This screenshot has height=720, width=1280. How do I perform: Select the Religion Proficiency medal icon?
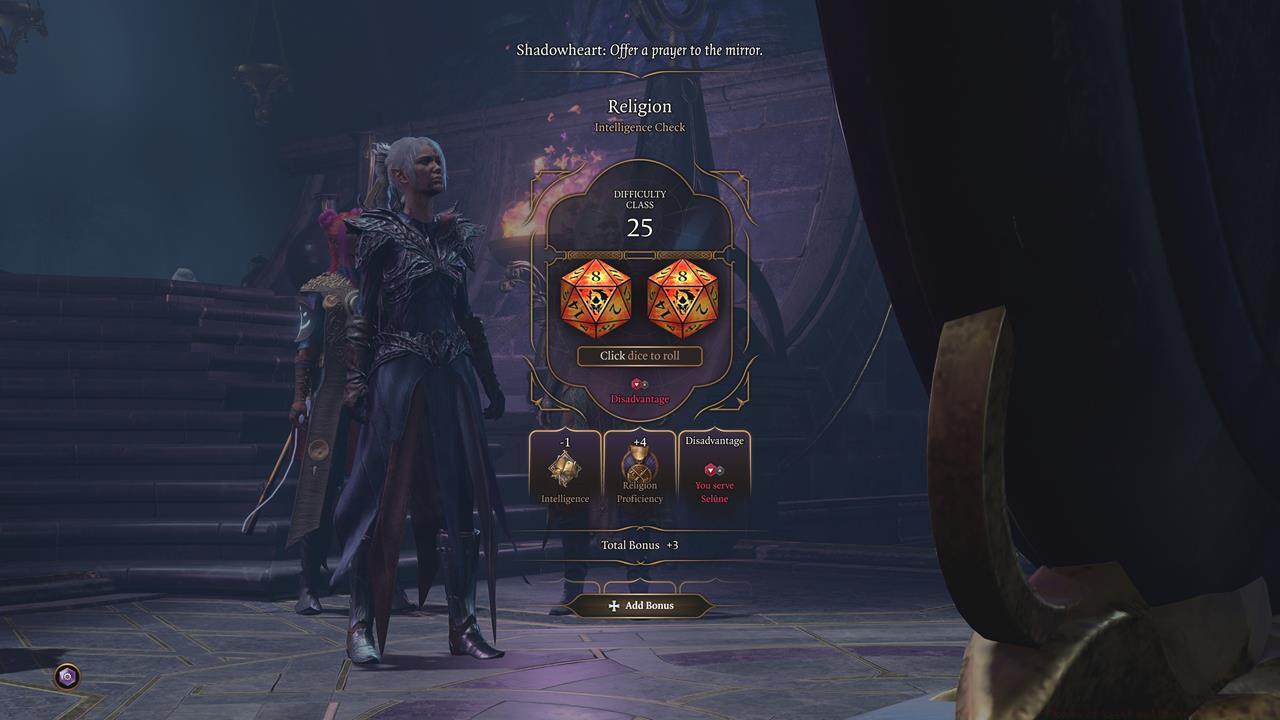(x=639, y=464)
